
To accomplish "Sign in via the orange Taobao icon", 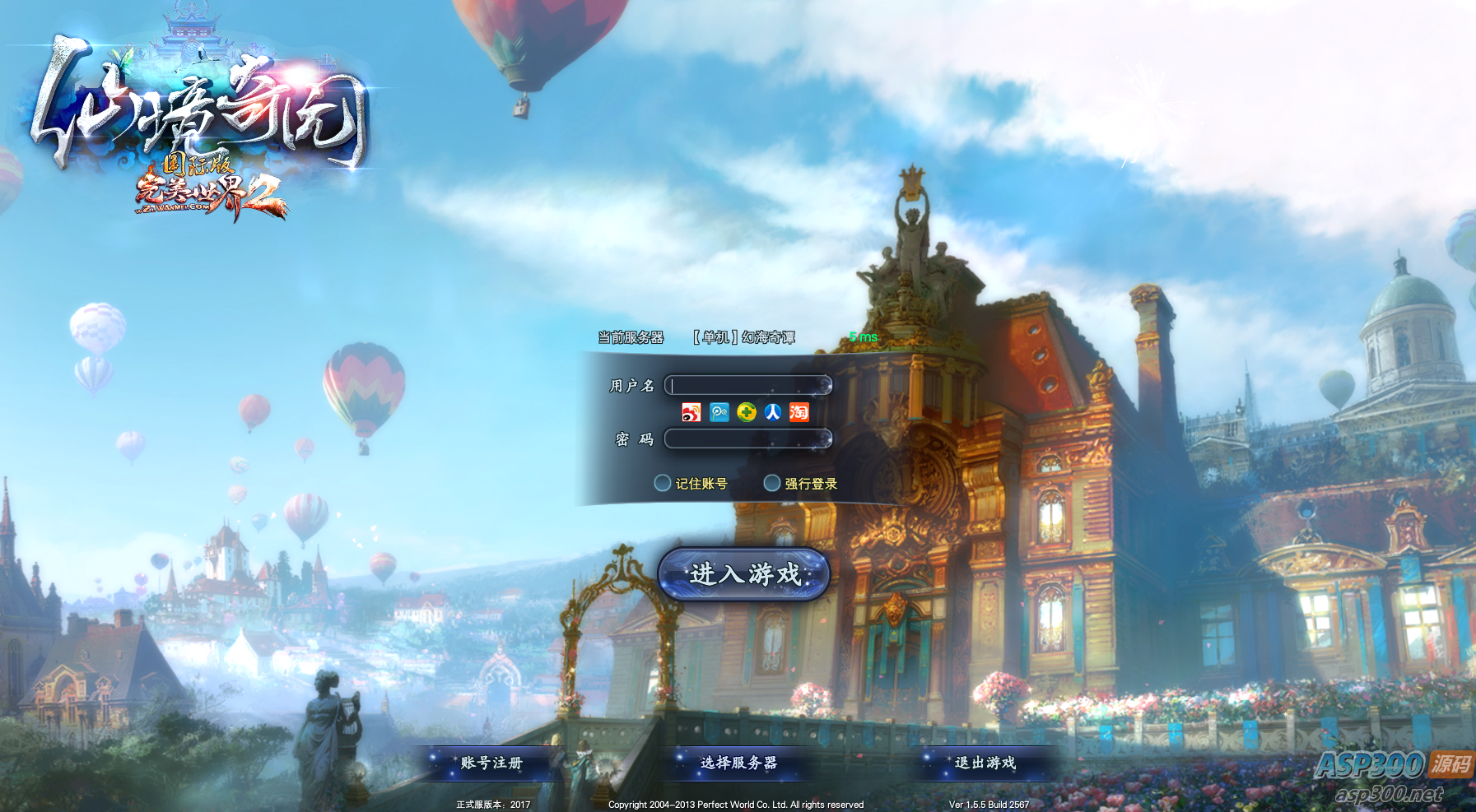I will [799, 412].
